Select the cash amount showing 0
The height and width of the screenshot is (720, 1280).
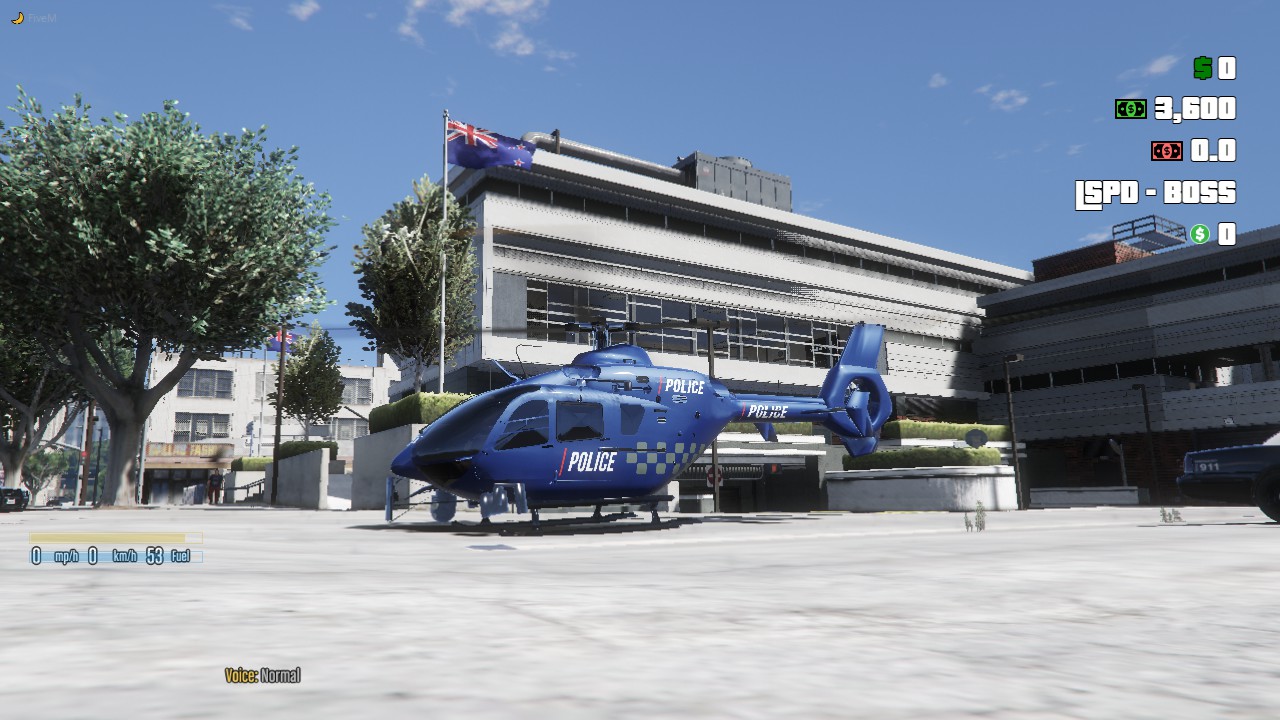tap(1228, 68)
